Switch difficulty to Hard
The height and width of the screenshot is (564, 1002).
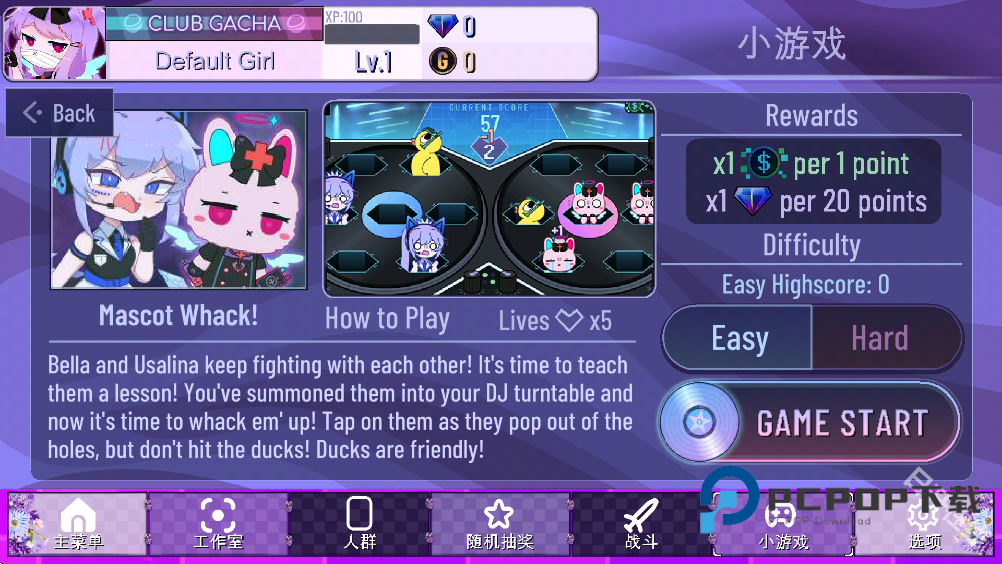880,339
